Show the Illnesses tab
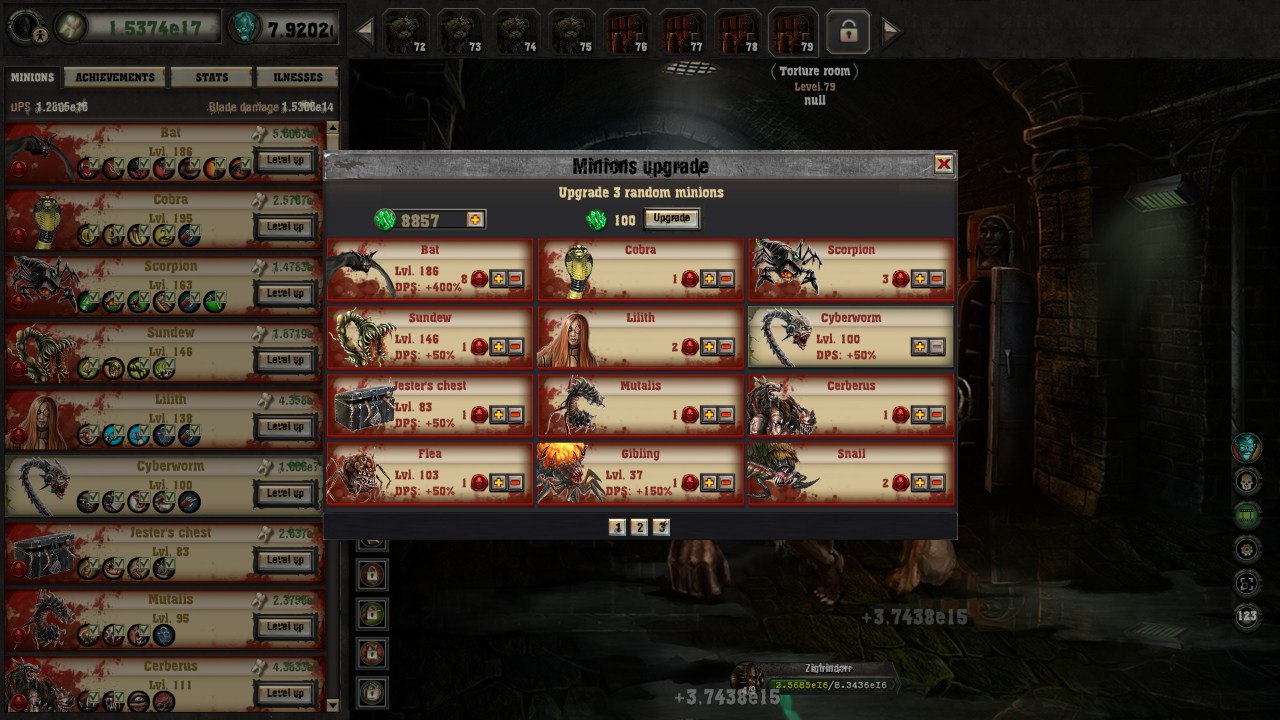Viewport: 1280px width, 720px height. pos(297,77)
